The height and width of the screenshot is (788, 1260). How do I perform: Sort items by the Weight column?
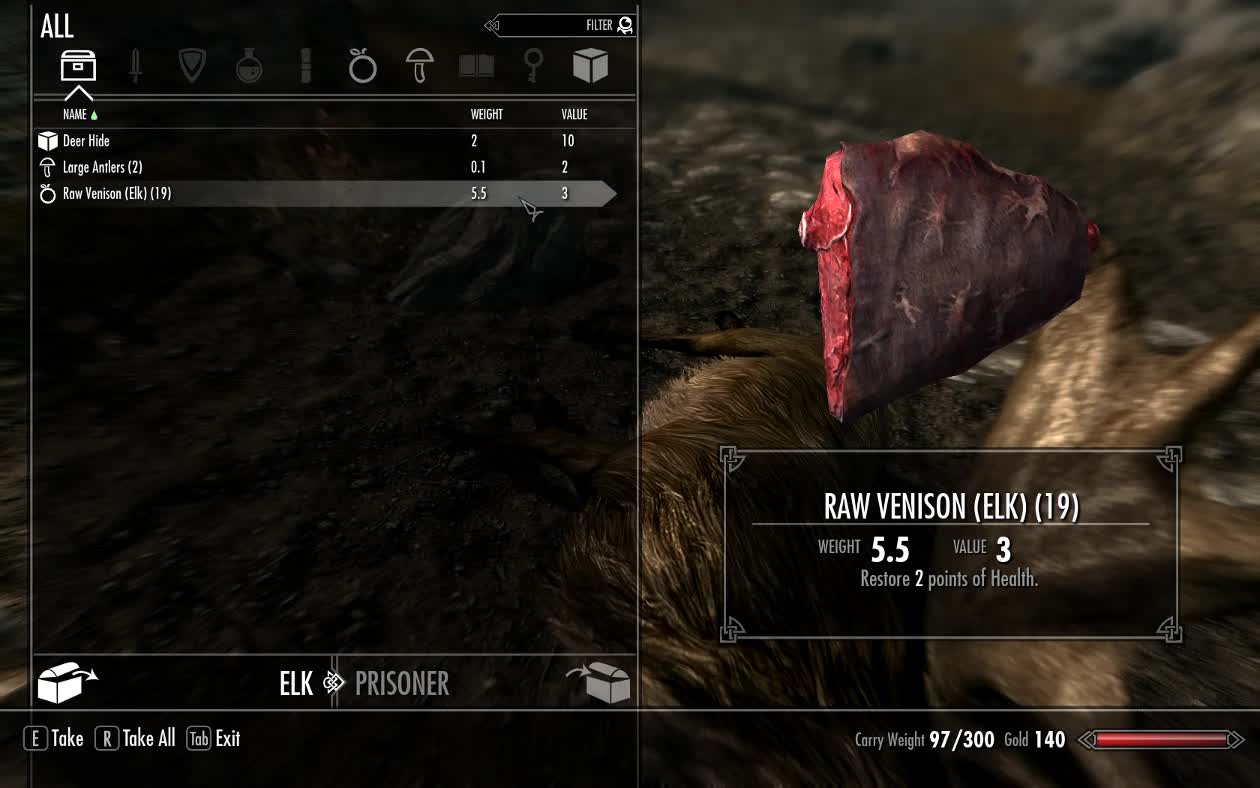(x=487, y=115)
